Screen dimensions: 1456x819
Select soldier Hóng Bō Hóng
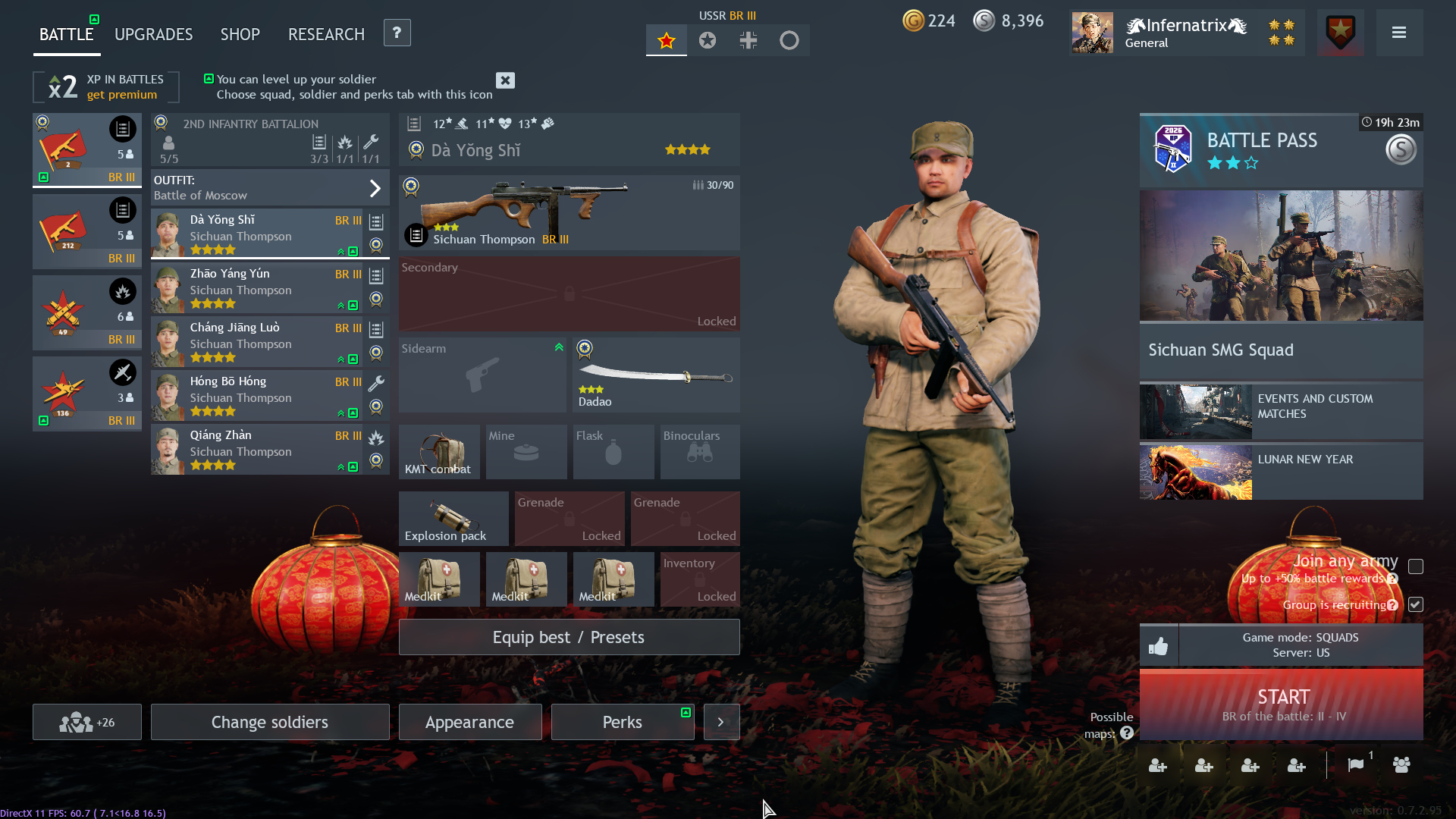point(258,396)
